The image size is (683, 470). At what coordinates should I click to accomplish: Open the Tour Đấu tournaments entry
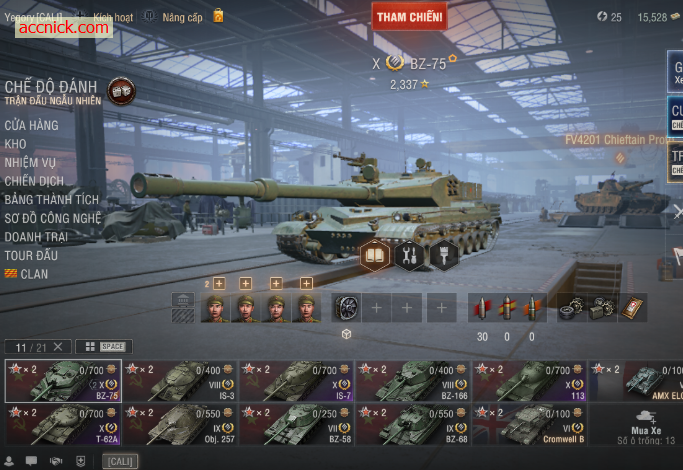(x=31, y=255)
